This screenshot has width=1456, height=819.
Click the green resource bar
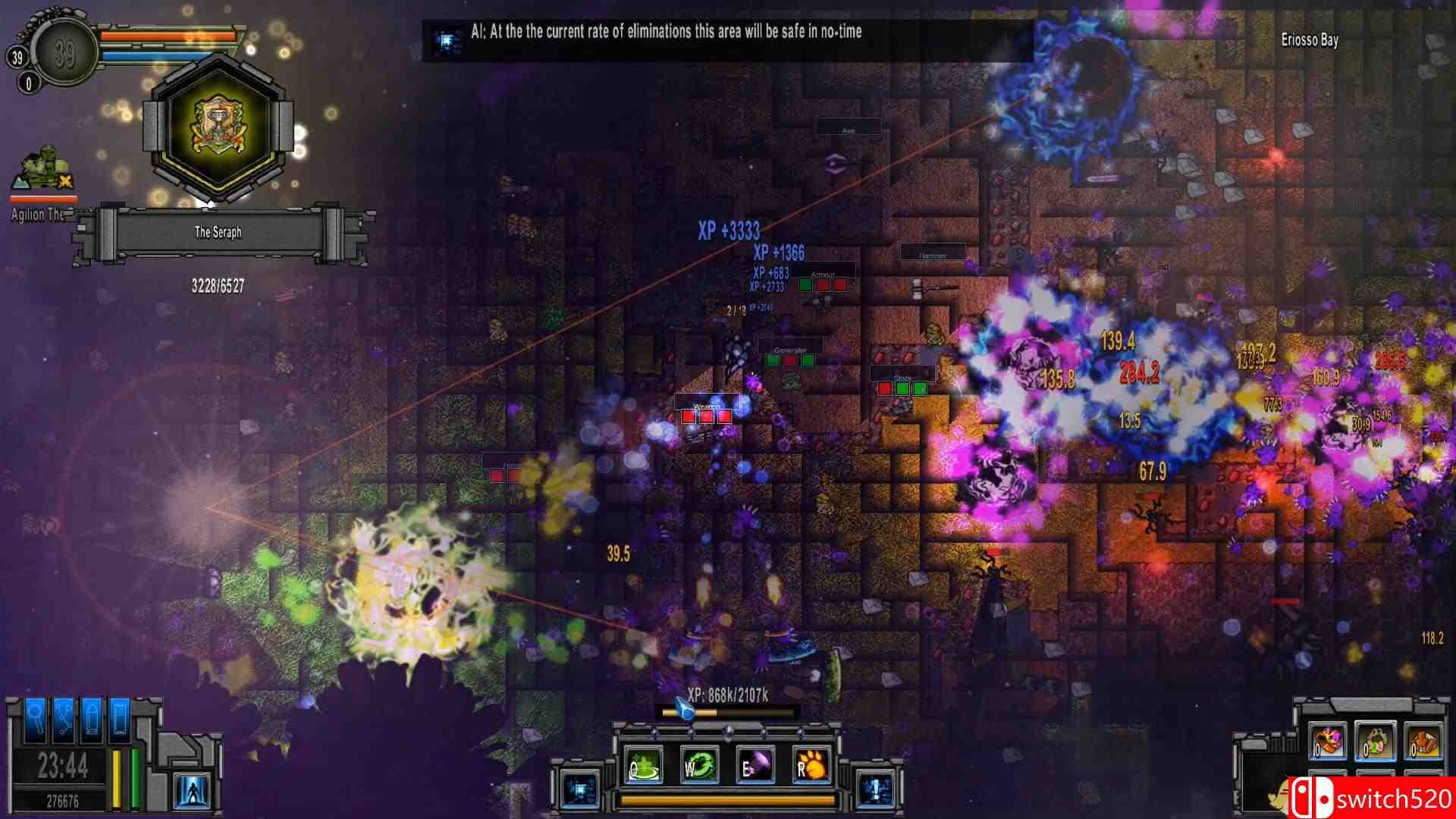point(136,777)
